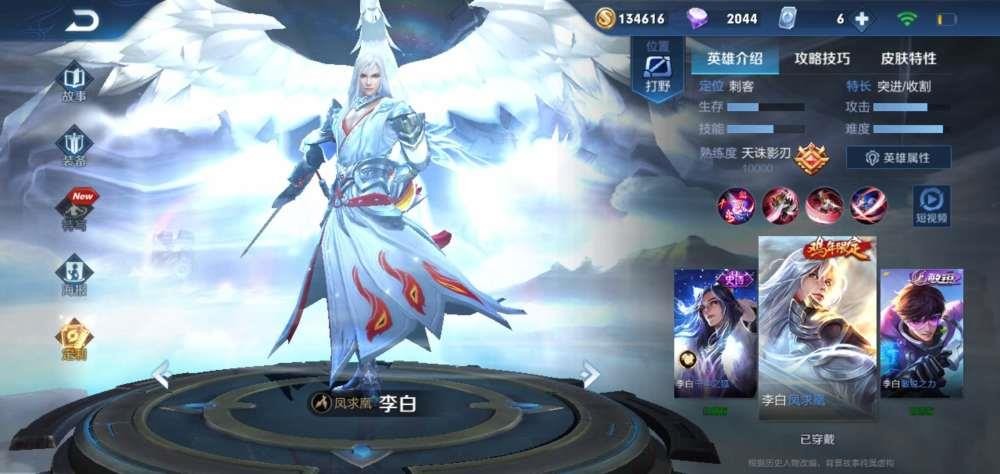Switch to the 英雄介绍 tab
The width and height of the screenshot is (1000, 474).
(734, 59)
